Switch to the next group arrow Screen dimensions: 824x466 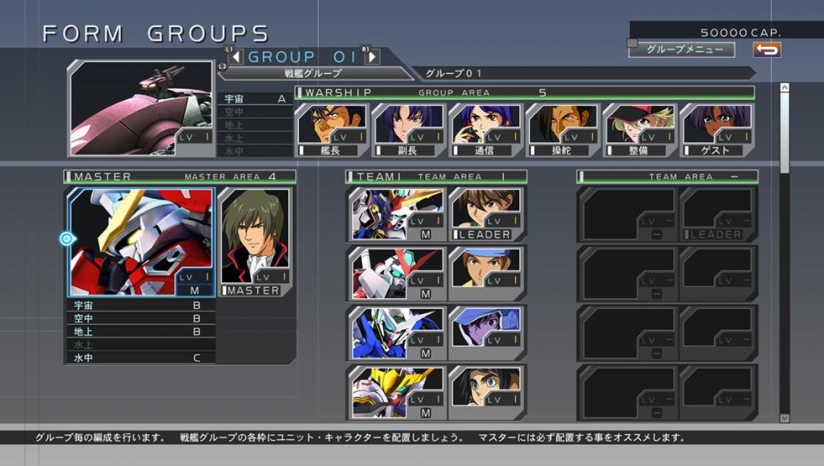[x=371, y=57]
